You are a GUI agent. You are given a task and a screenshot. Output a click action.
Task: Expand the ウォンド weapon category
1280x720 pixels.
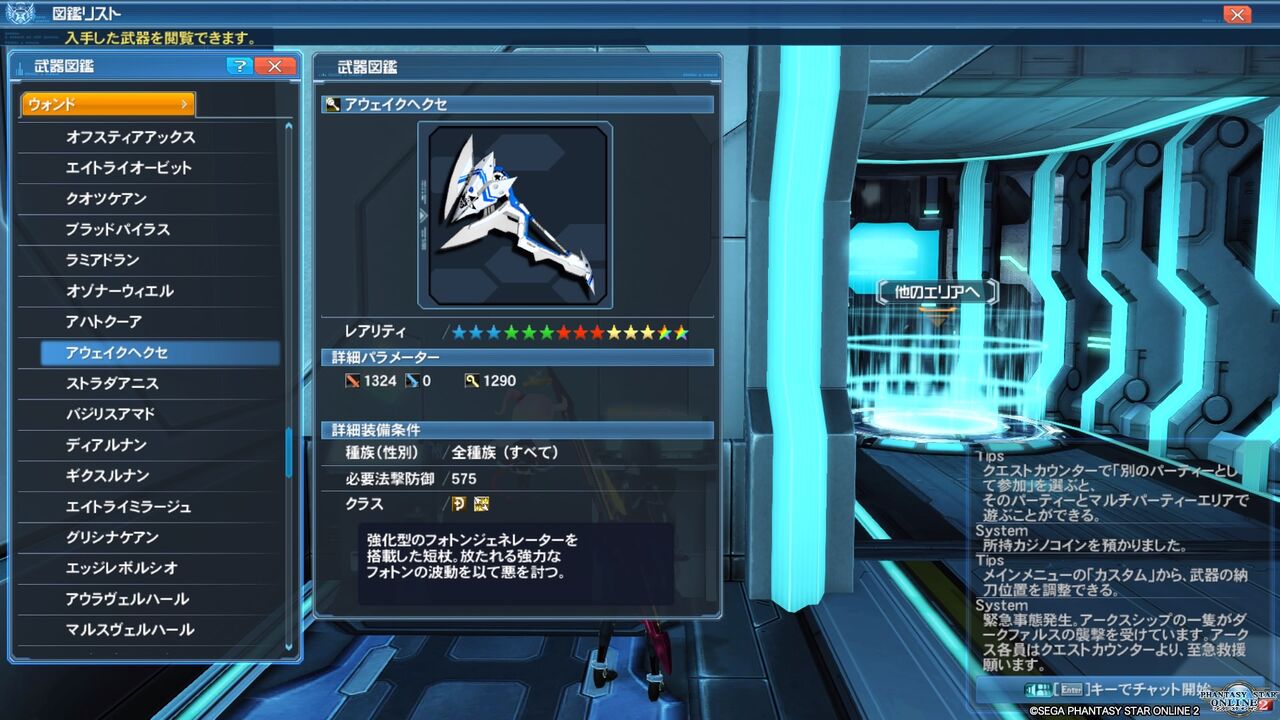pos(107,103)
